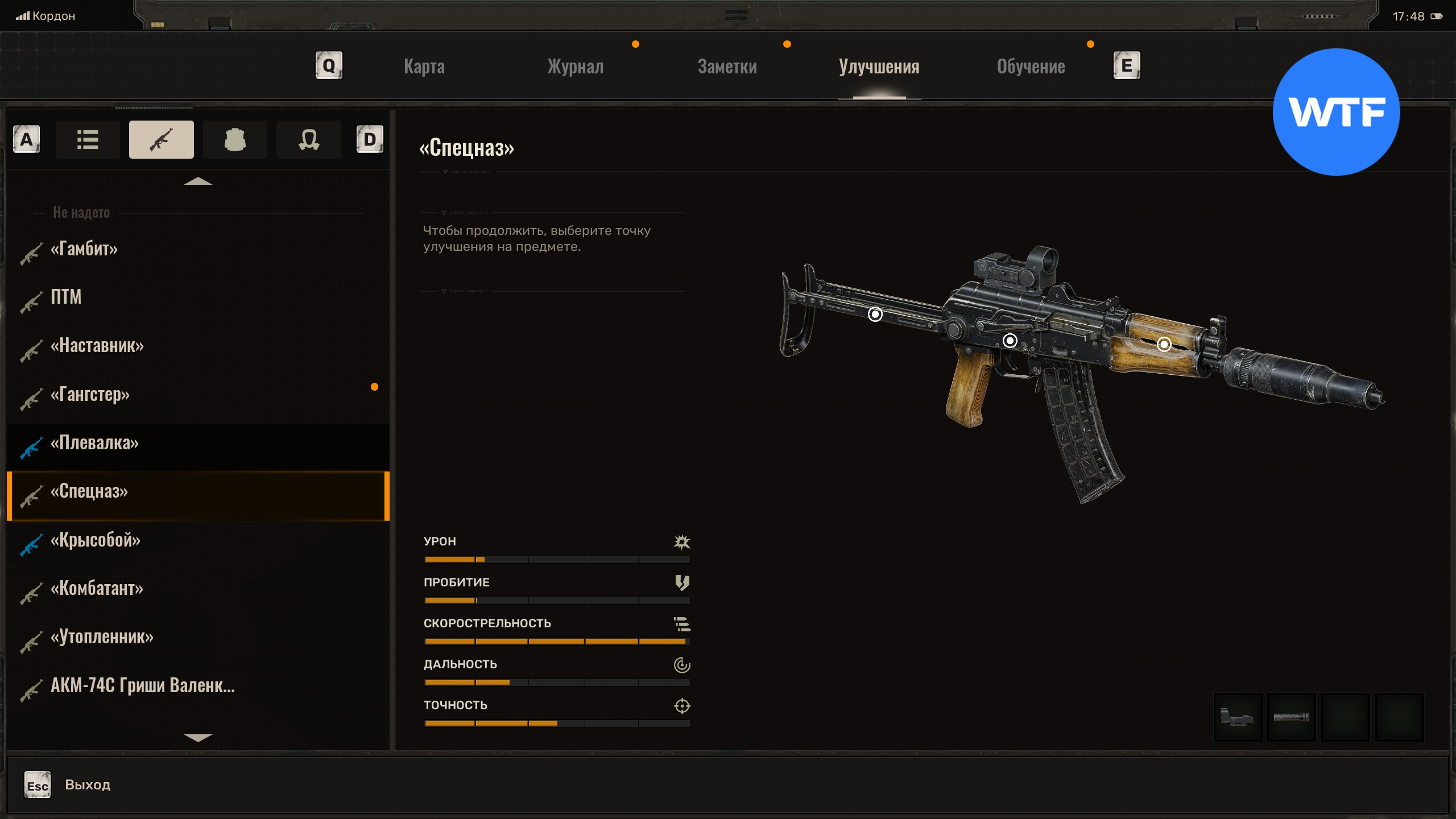Image resolution: width=1456 pixels, height=819 pixels.
Task: Show the all-items list category
Action: [88, 139]
